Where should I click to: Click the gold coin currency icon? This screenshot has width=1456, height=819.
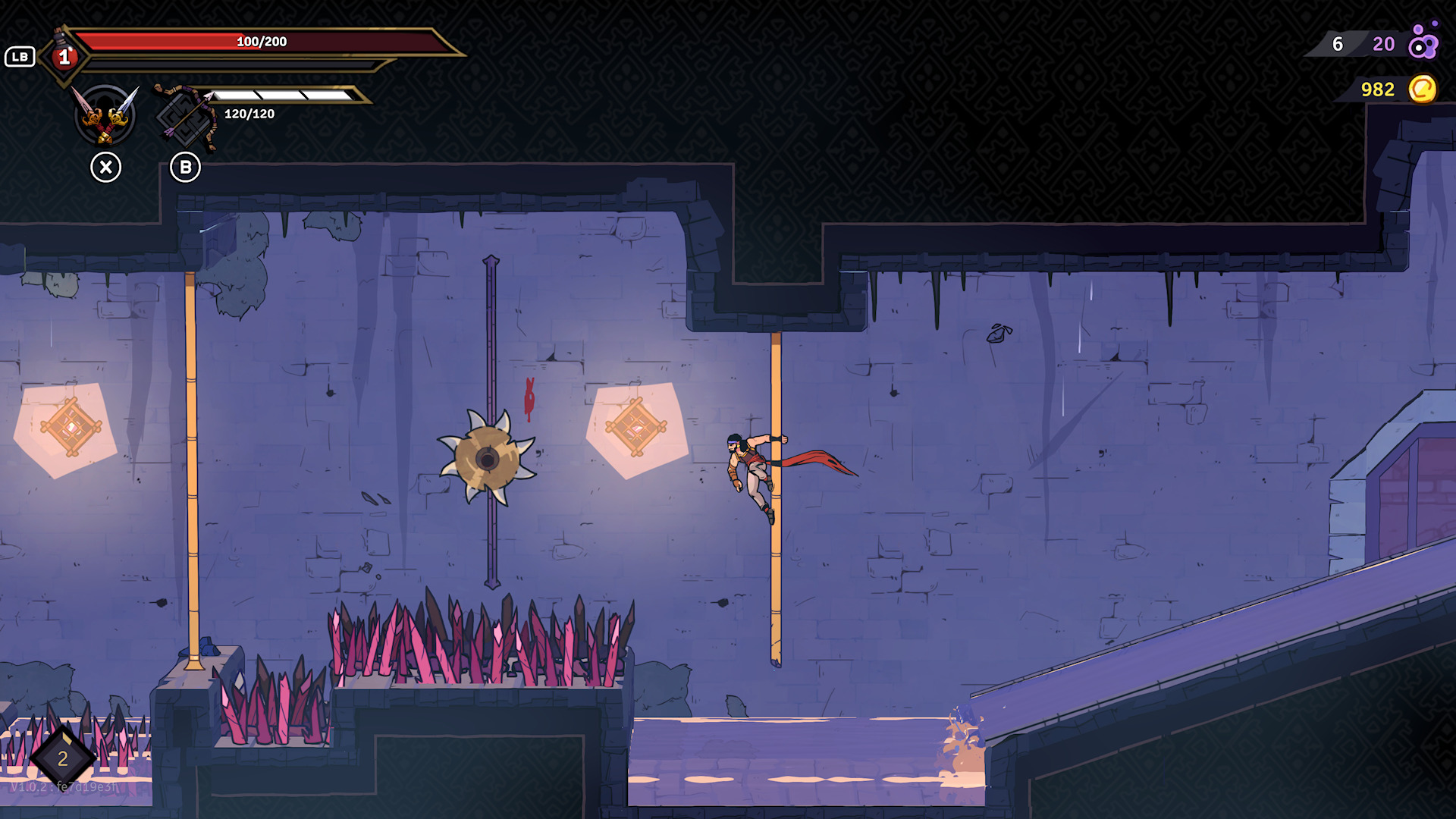coord(1424,89)
